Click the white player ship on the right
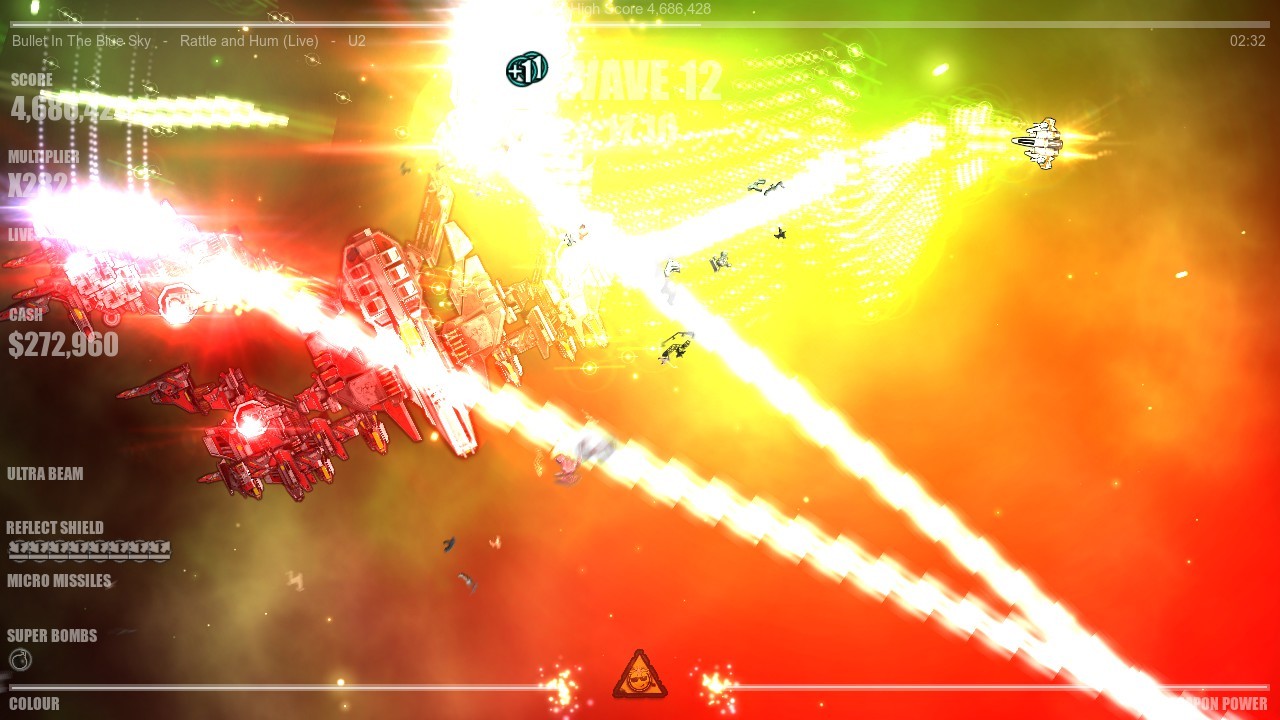The width and height of the screenshot is (1280, 720). [1043, 140]
